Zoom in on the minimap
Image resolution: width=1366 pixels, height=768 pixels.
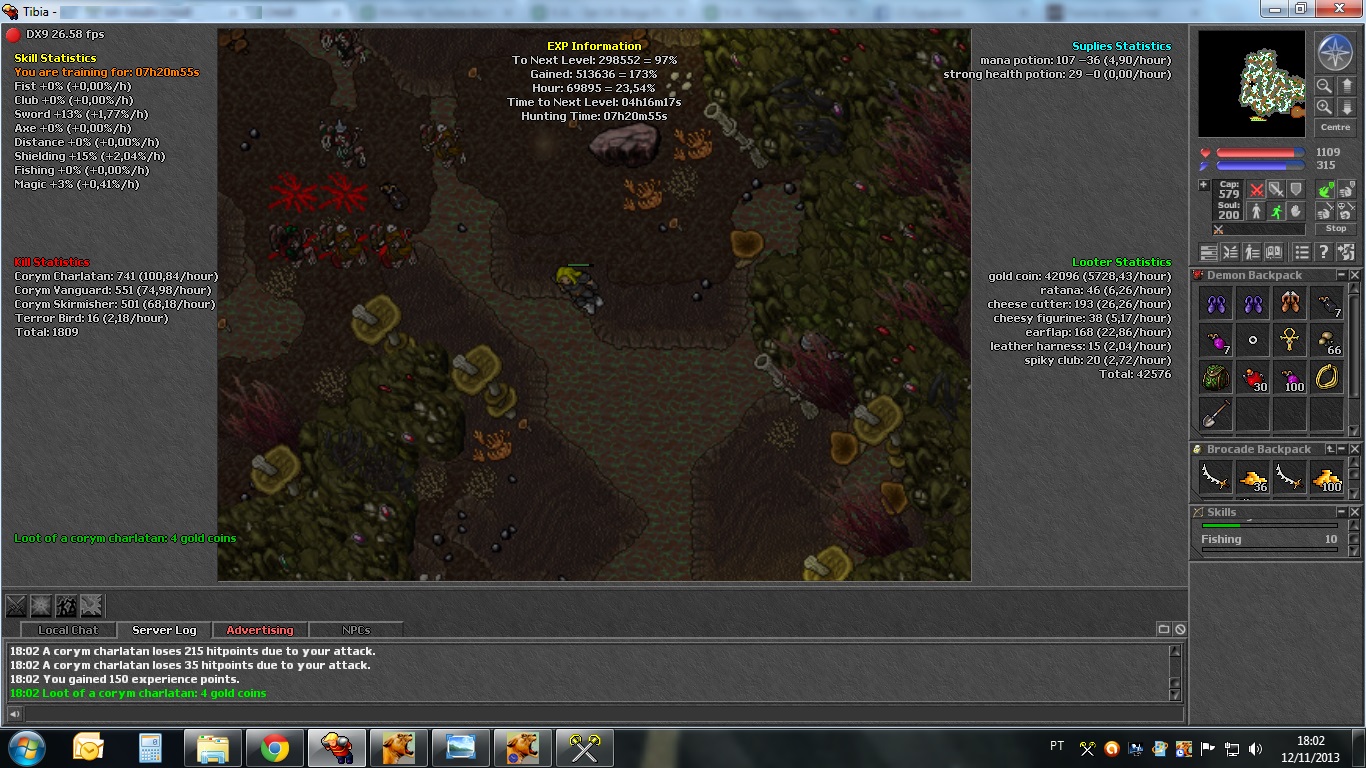click(1324, 107)
